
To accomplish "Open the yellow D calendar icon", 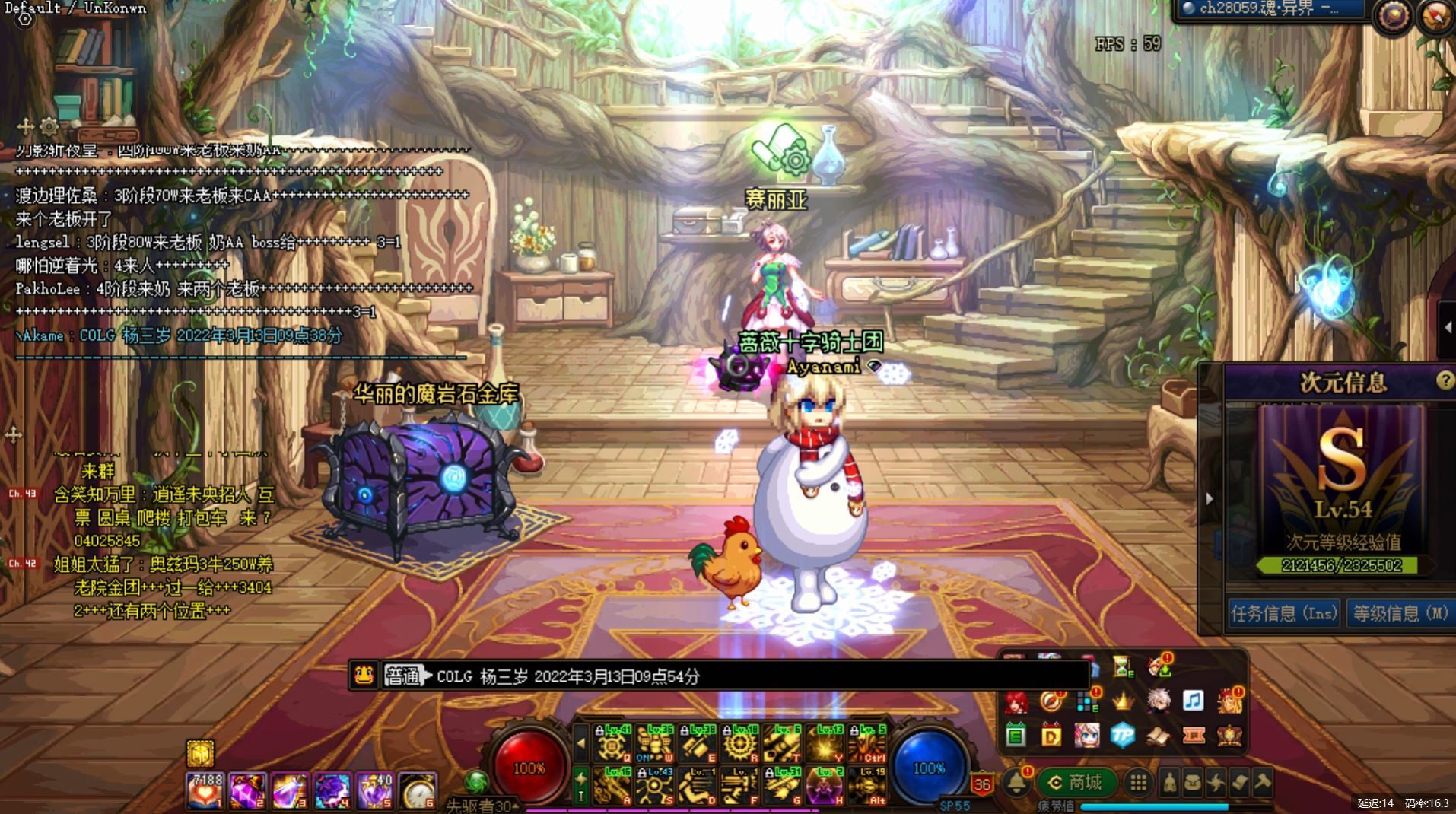I will [x=1051, y=736].
